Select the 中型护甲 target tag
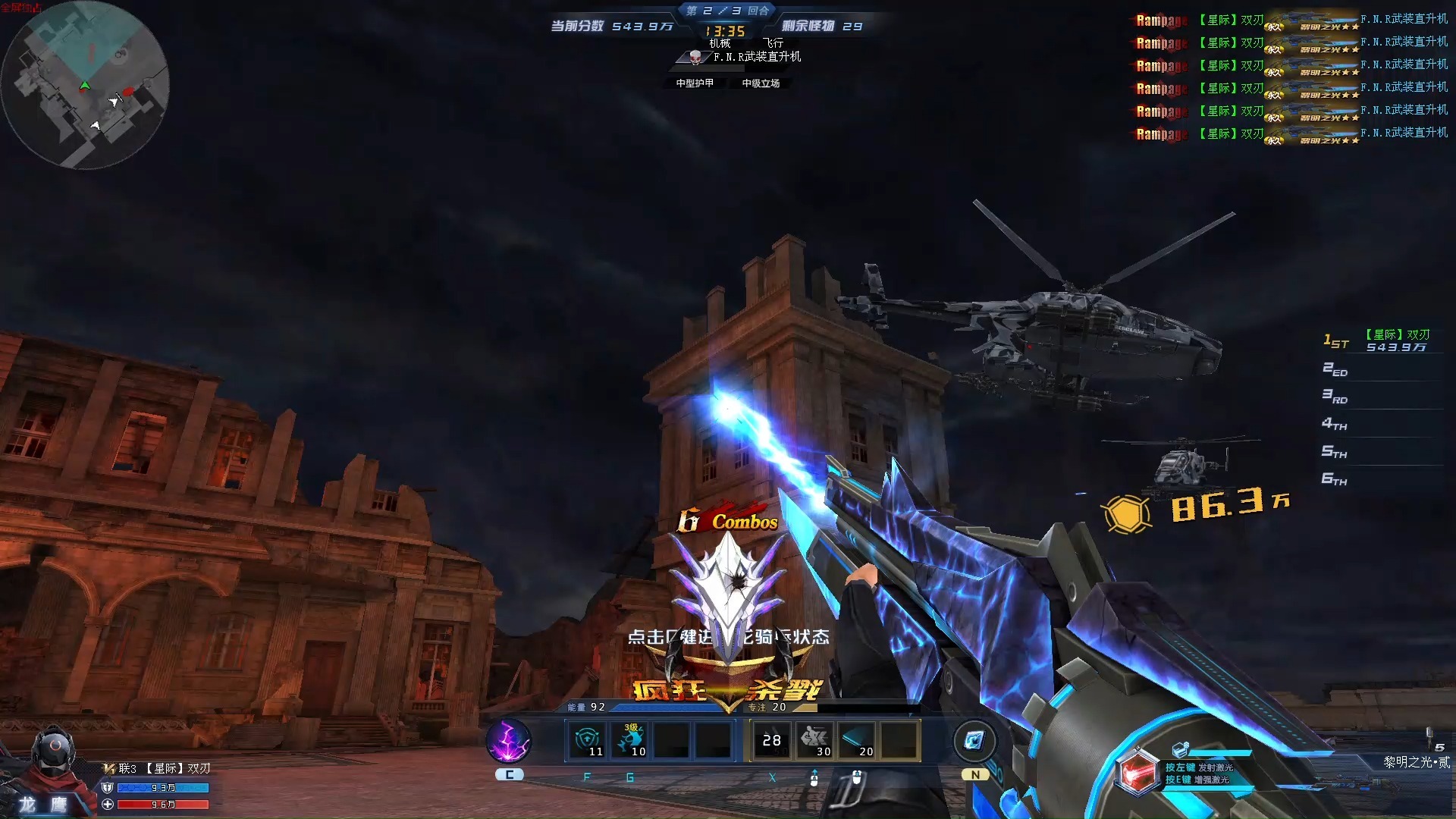Image resolution: width=1456 pixels, height=819 pixels. [x=695, y=83]
